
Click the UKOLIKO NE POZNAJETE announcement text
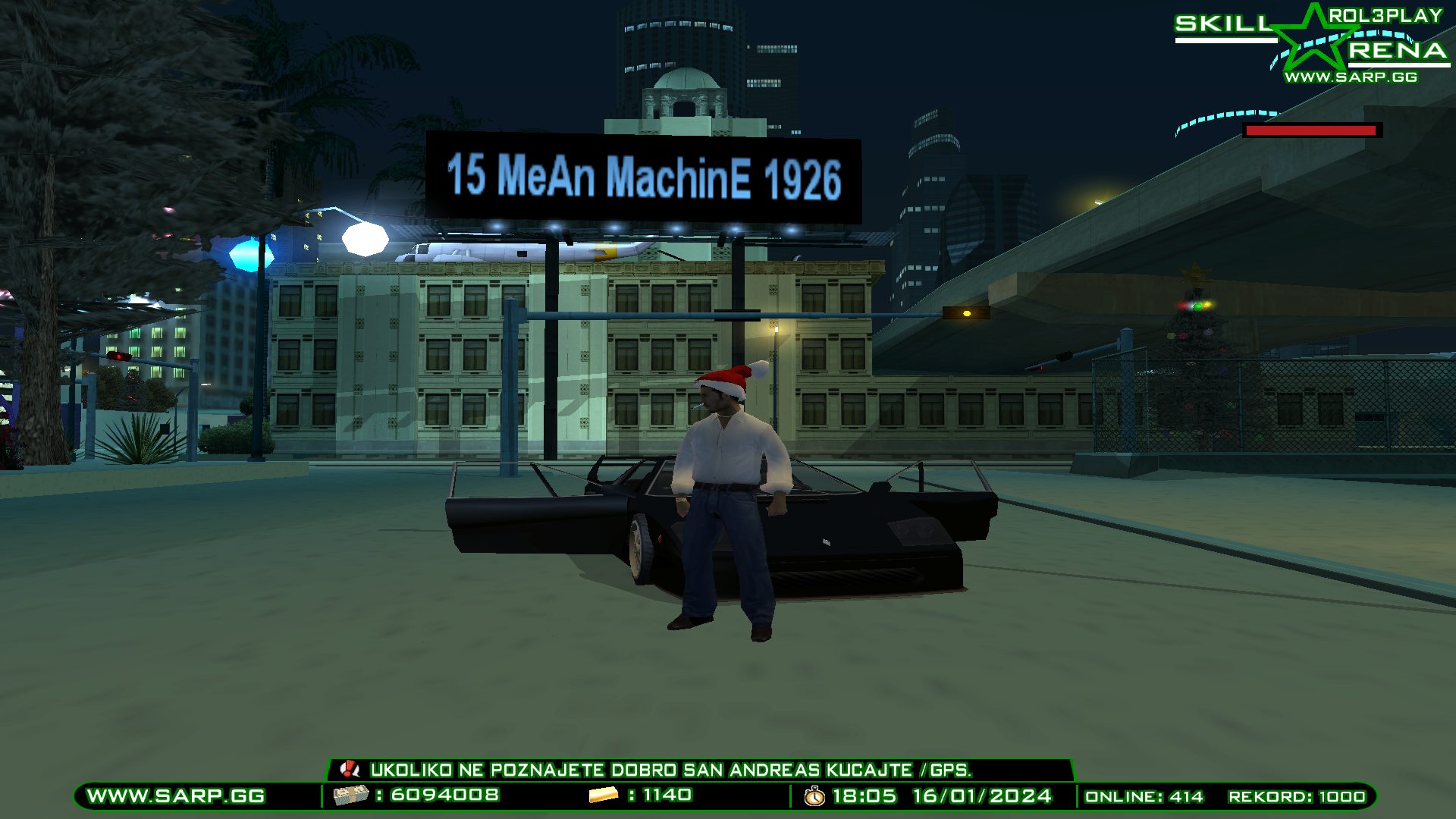(x=671, y=770)
